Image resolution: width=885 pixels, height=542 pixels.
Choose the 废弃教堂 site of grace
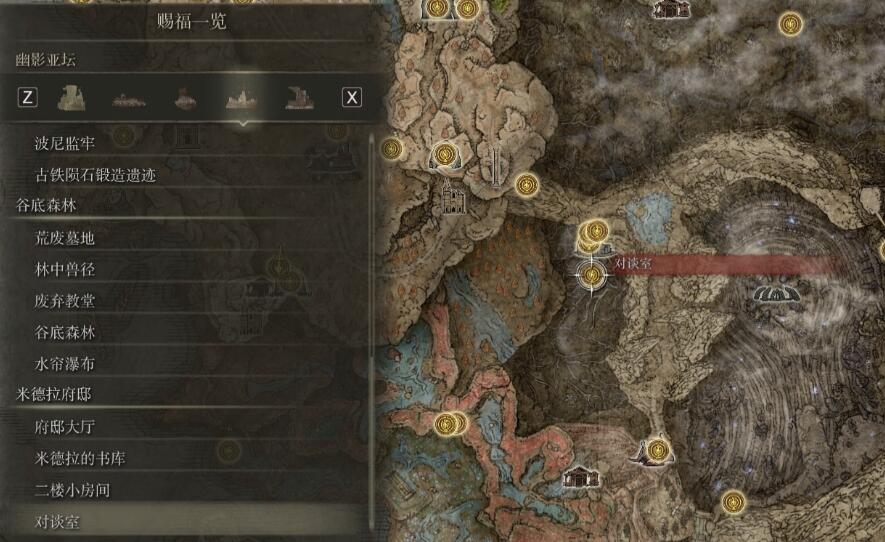pos(64,301)
